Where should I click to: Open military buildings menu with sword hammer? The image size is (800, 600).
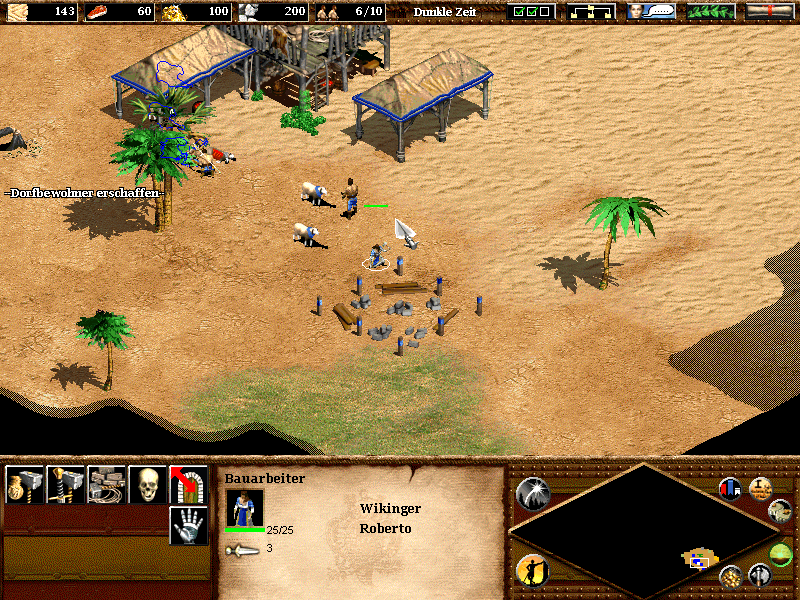[65, 485]
